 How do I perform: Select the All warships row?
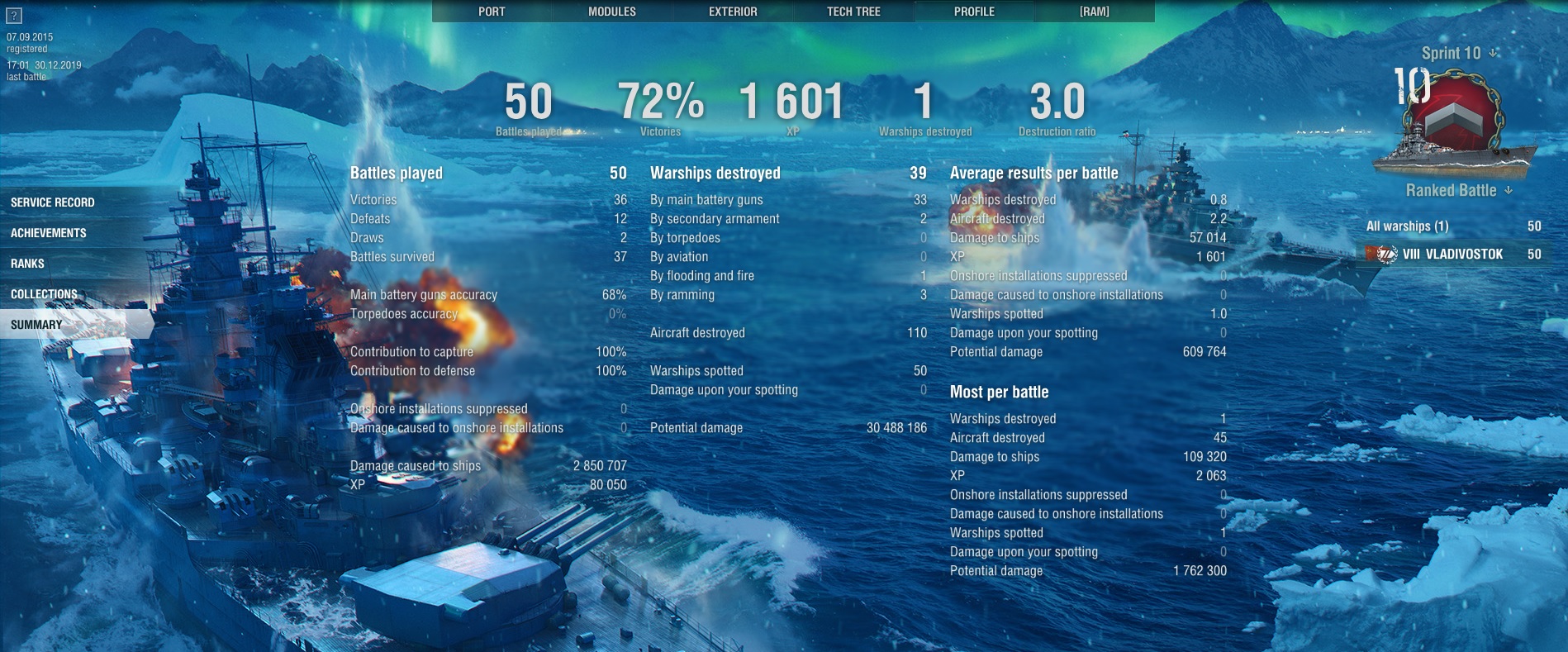(1452, 226)
